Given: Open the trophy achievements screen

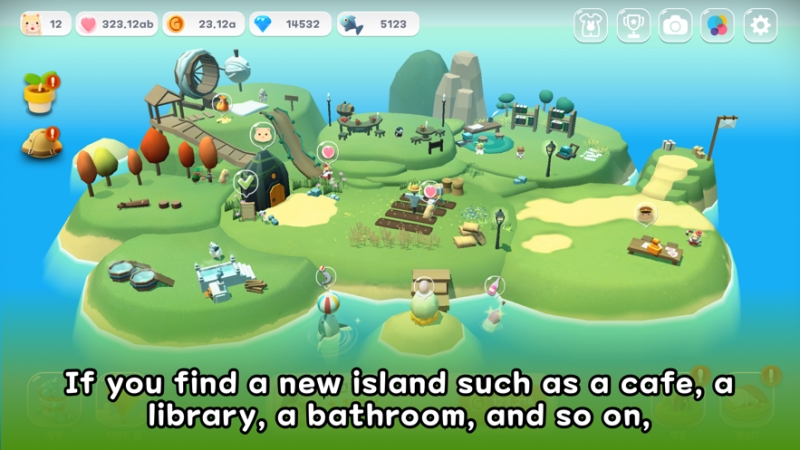Looking at the screenshot, I should [633, 25].
